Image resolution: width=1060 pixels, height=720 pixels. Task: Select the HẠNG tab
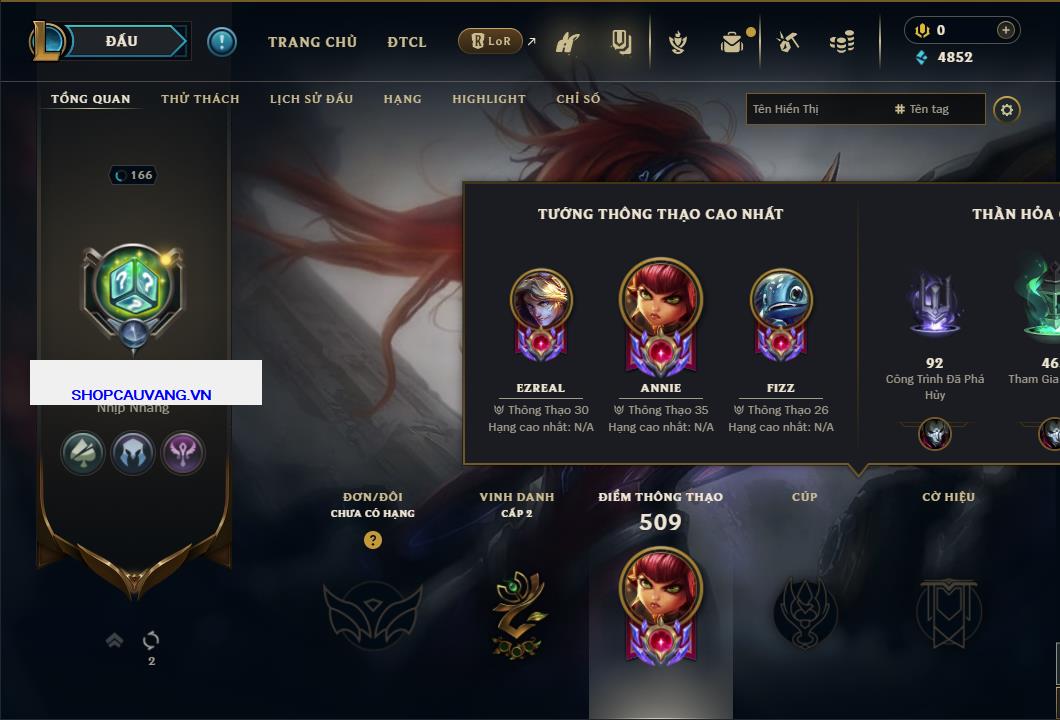(402, 99)
